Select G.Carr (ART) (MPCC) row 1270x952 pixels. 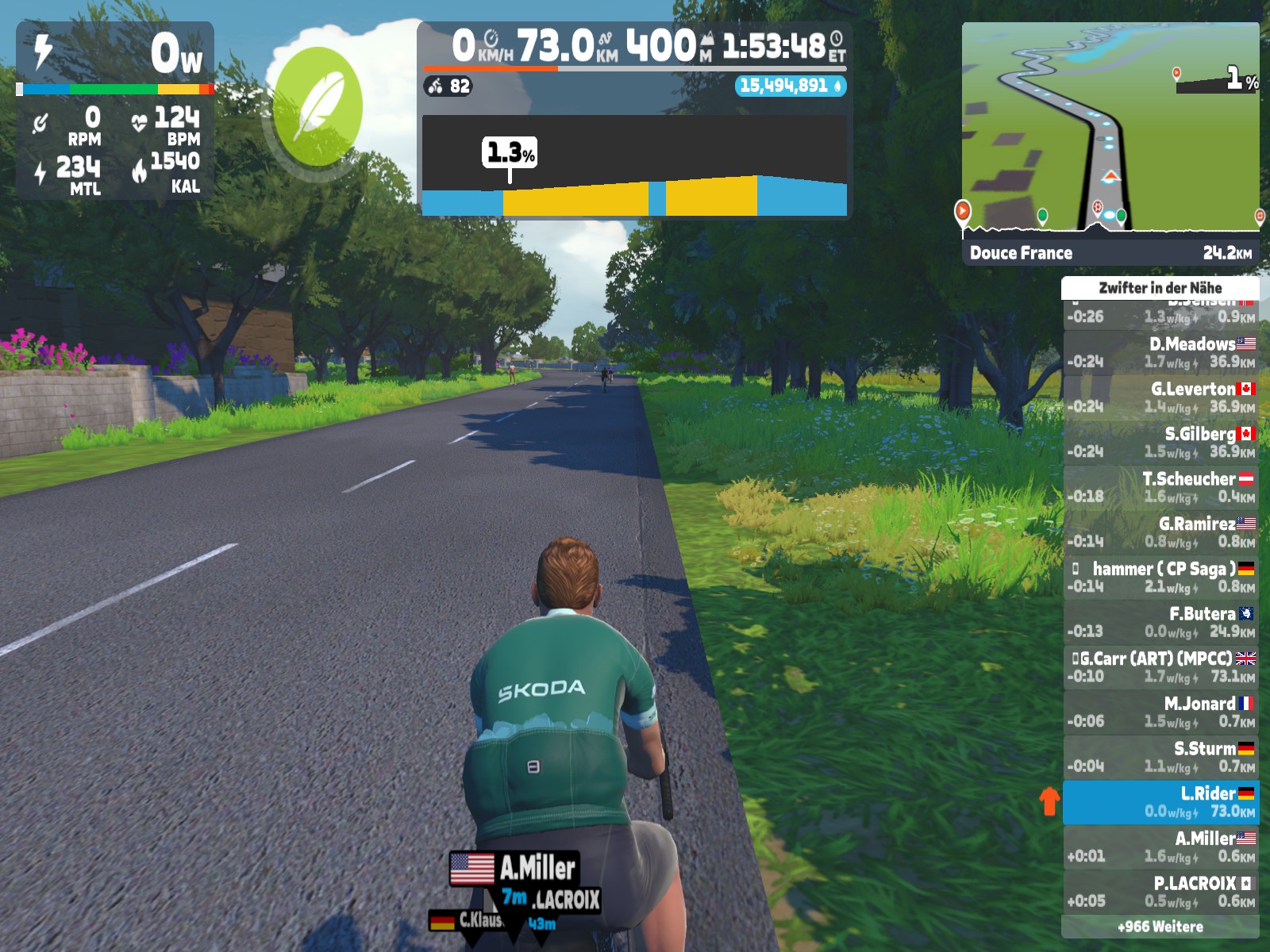(x=1160, y=667)
